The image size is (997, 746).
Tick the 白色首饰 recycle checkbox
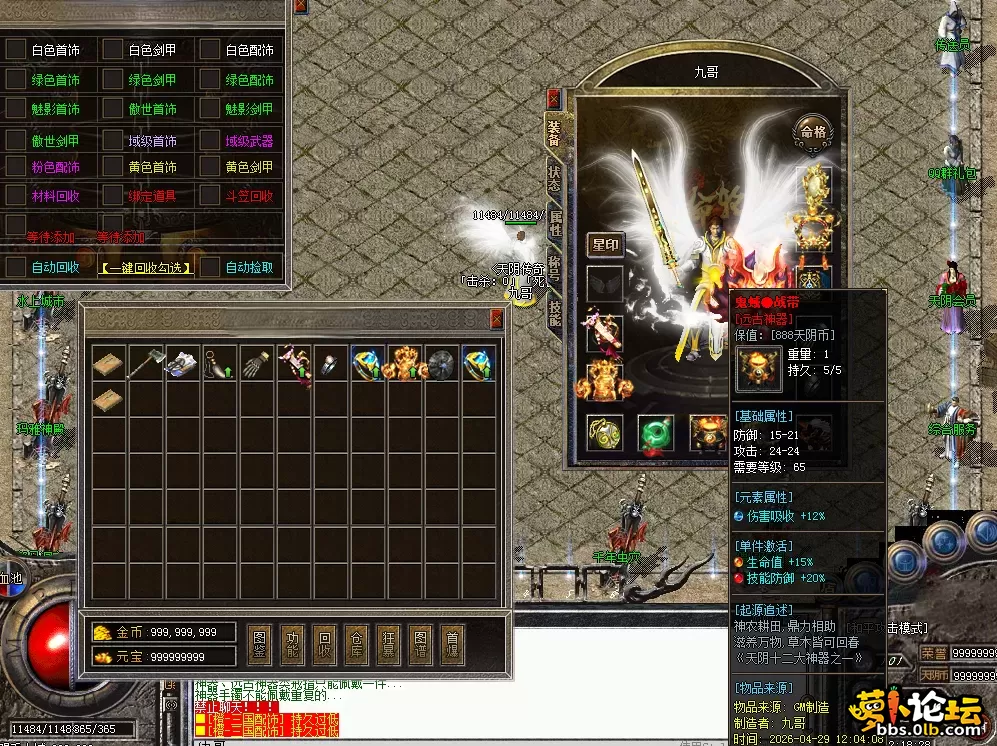[x=15, y=49]
